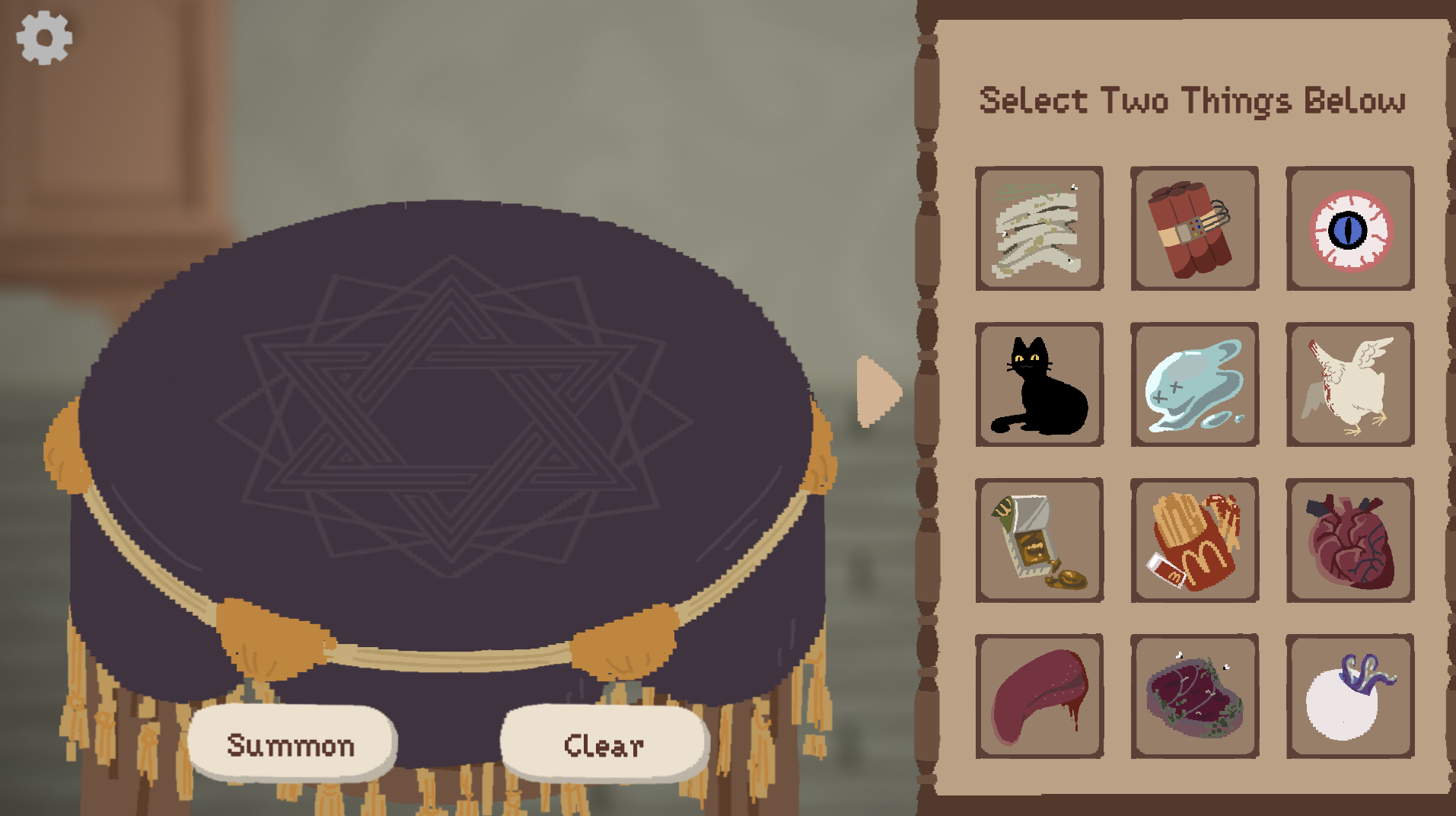
Task: Choose the rotten meat steak
Action: (x=1194, y=696)
